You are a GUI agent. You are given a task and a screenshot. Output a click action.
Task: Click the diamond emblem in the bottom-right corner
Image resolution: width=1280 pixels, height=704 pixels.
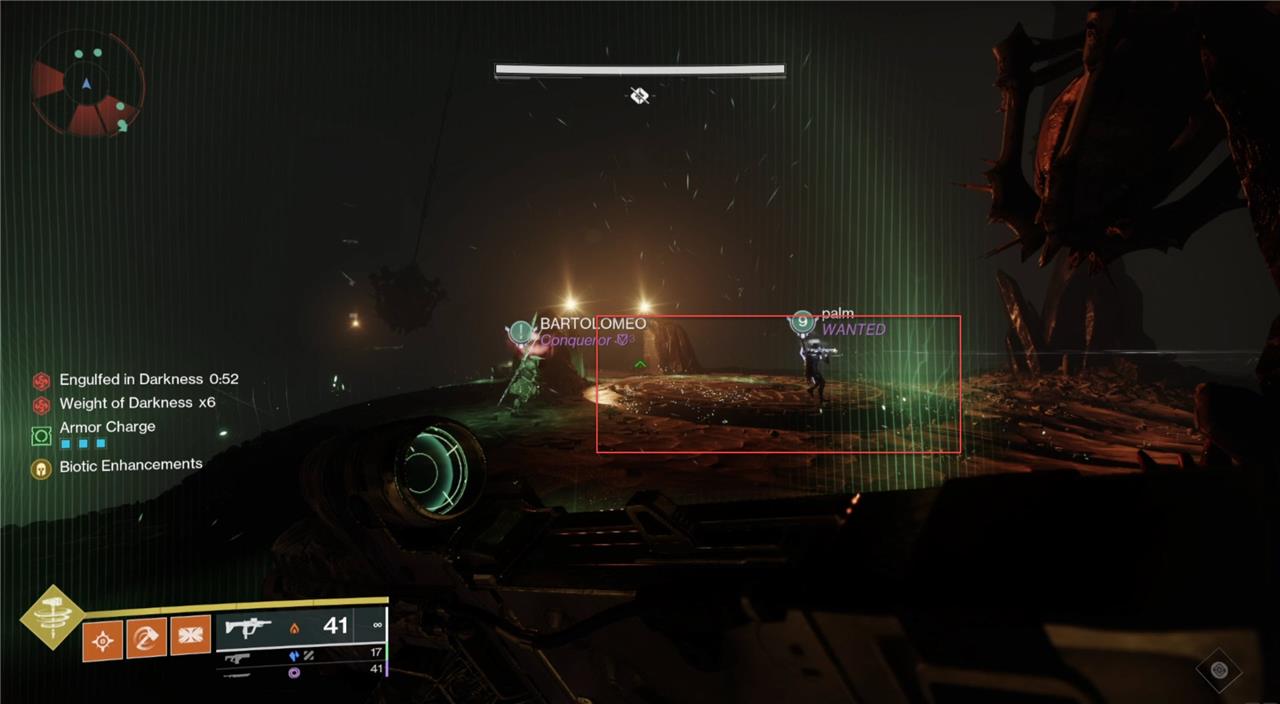[x=1218, y=670]
